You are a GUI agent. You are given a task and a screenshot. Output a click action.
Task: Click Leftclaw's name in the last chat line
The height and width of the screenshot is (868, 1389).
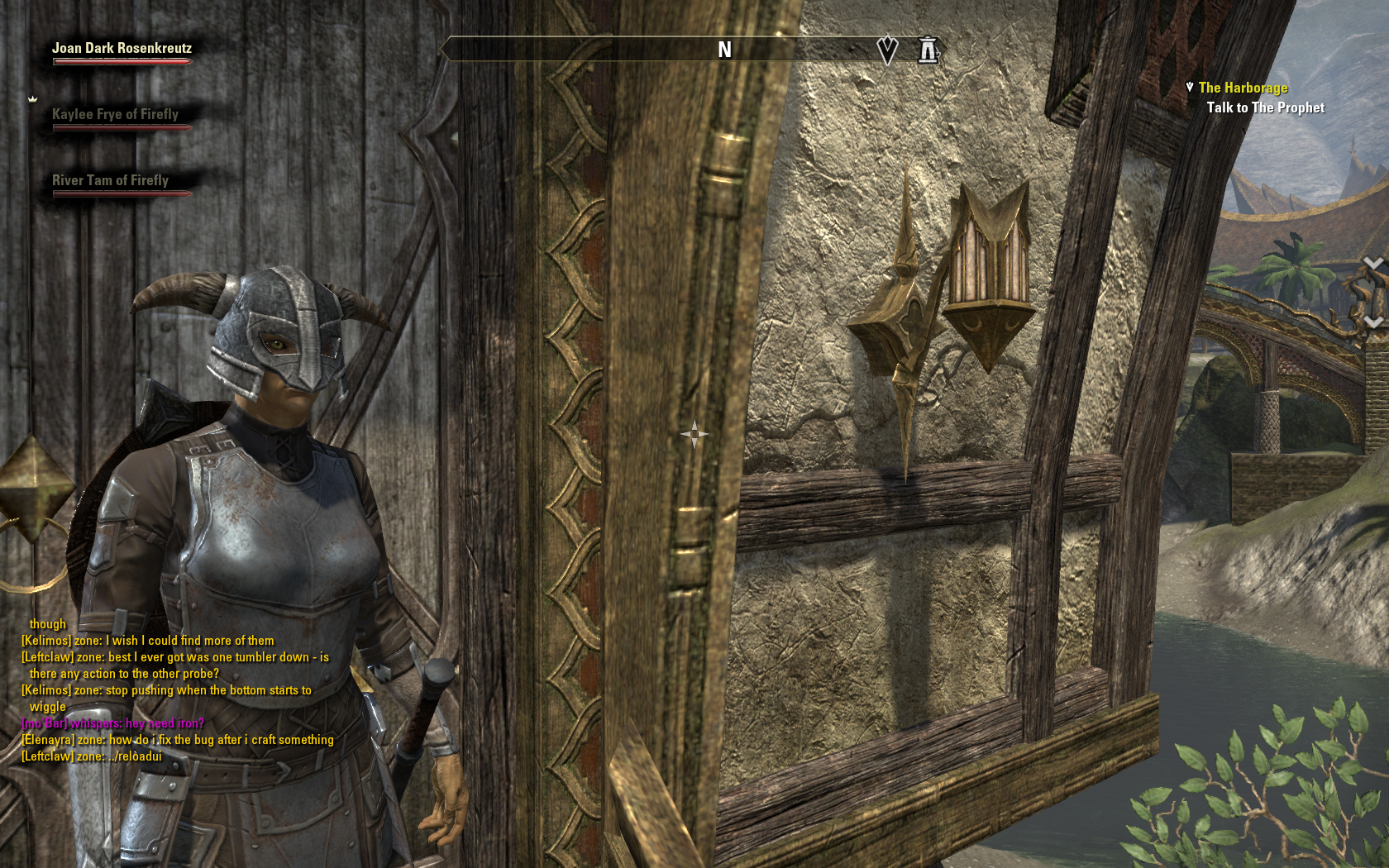tap(46, 756)
